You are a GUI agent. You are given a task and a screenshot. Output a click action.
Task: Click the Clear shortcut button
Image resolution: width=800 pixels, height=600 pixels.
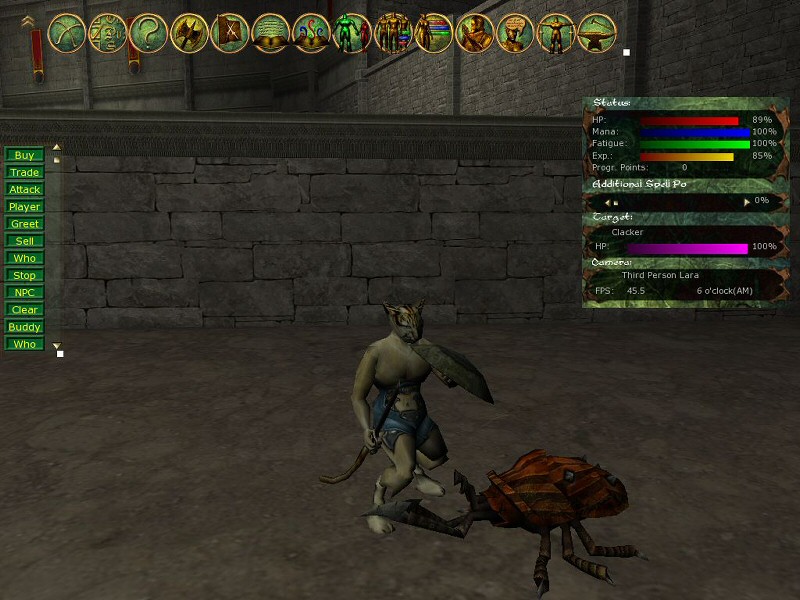(24, 310)
